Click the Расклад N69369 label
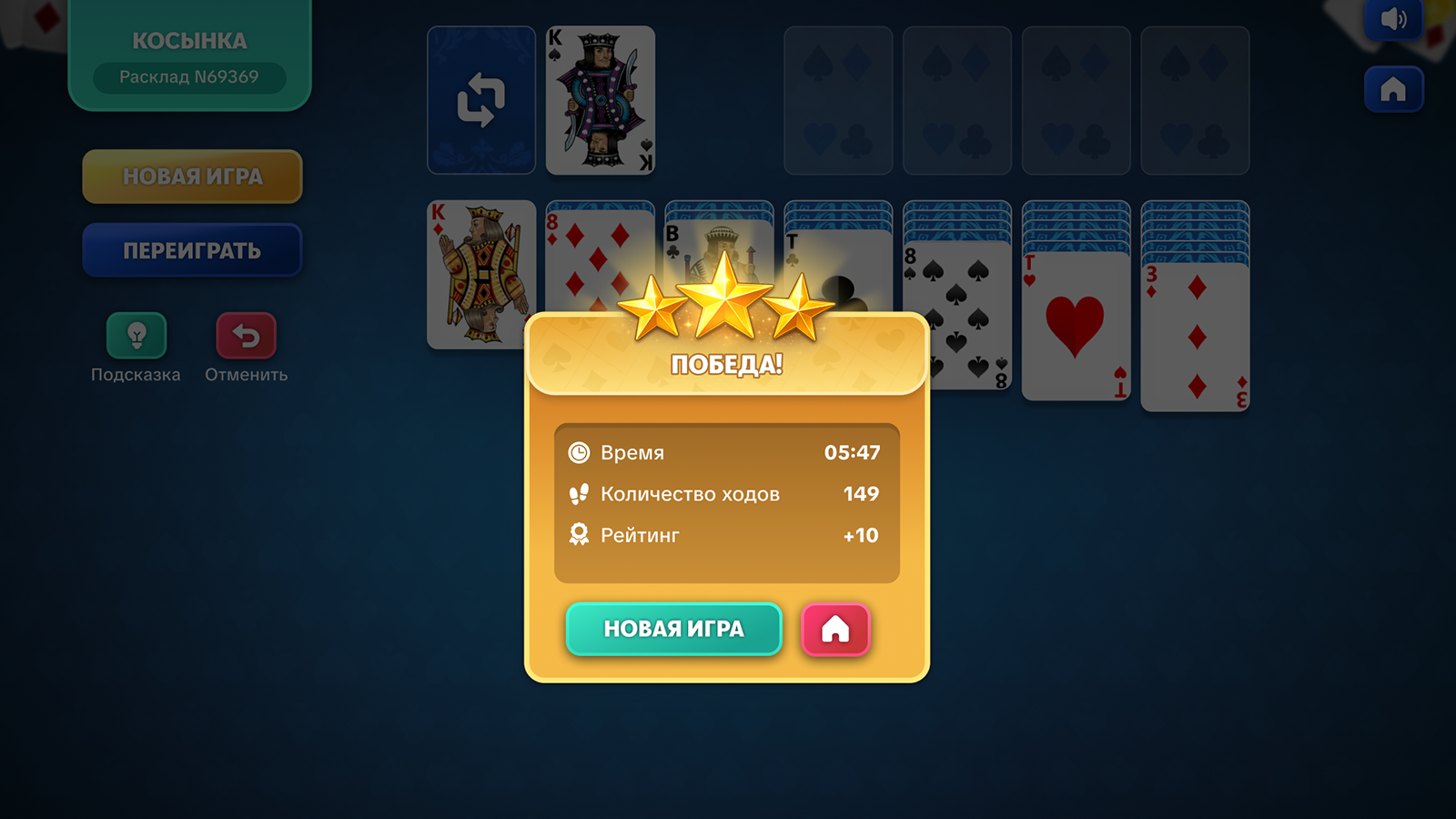Image resolution: width=1456 pixels, height=819 pixels. tap(188, 77)
